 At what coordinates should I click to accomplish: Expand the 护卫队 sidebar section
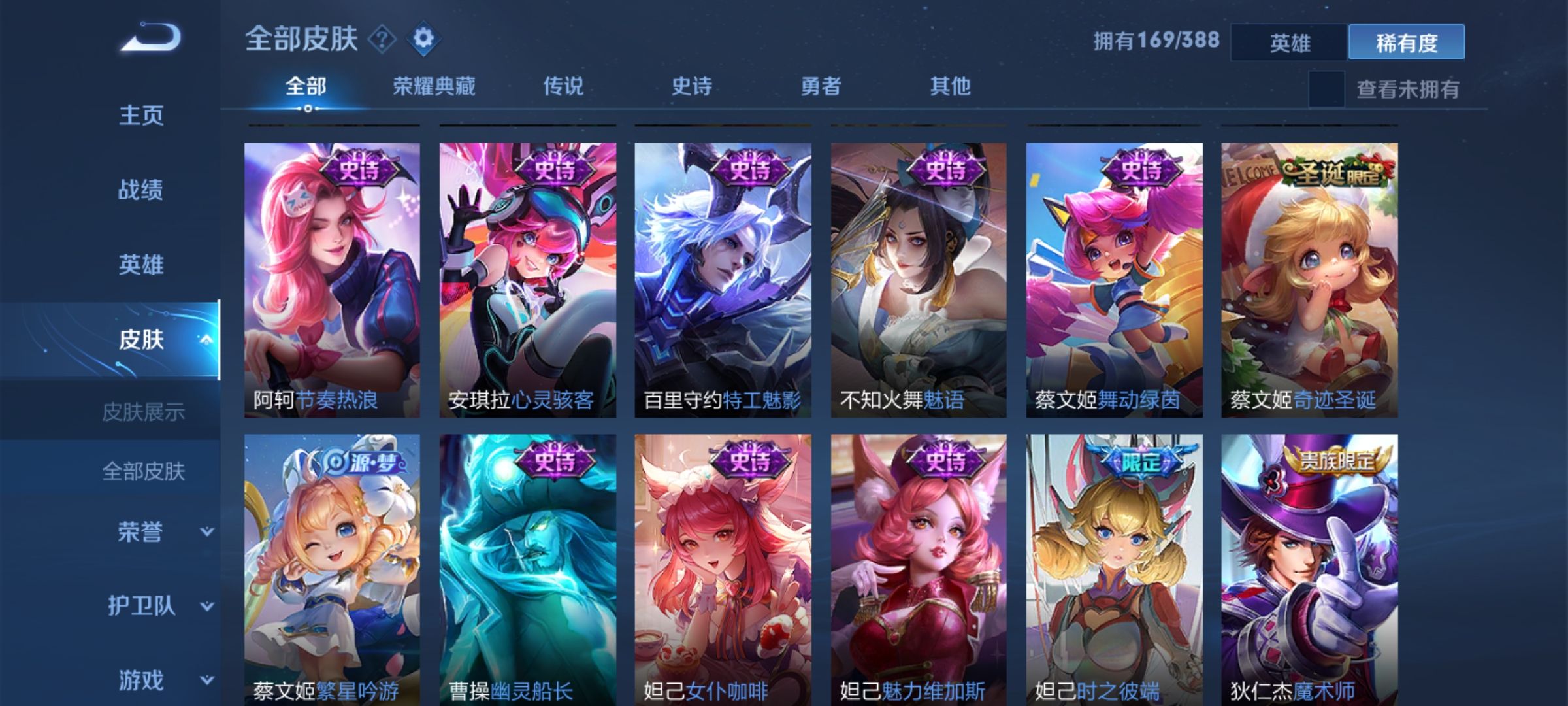pos(142,606)
